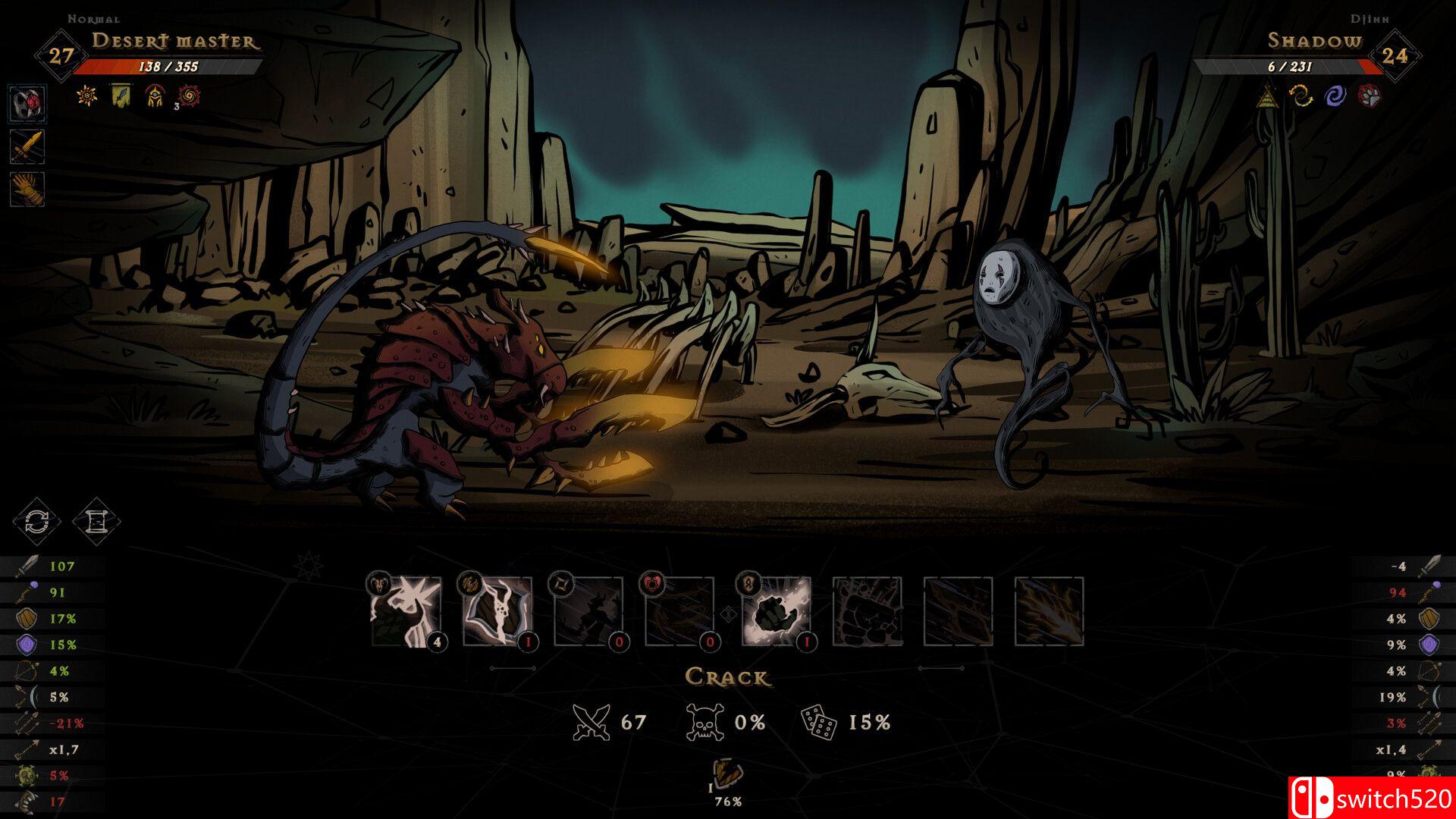Inspect the golden sun buff icon
1456x819 pixels.
[87, 96]
